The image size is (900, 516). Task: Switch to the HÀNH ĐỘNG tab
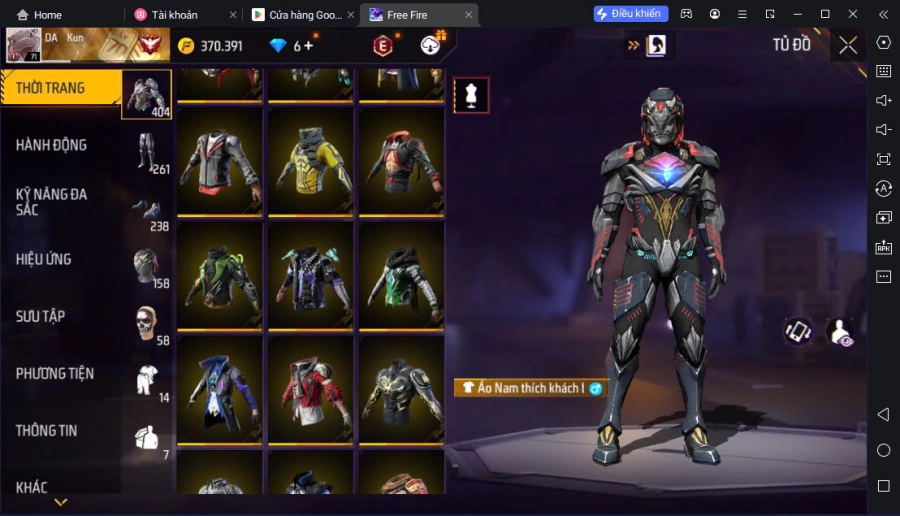(62, 145)
